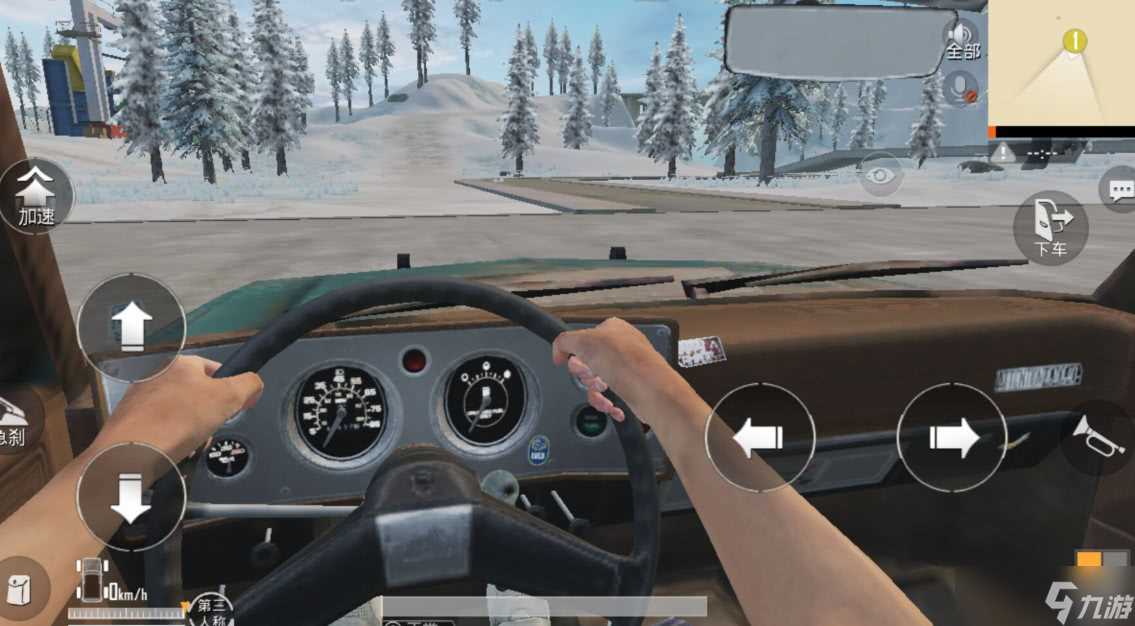Steer right with the right arrow button
This screenshot has height=626, width=1135.
coord(951,437)
